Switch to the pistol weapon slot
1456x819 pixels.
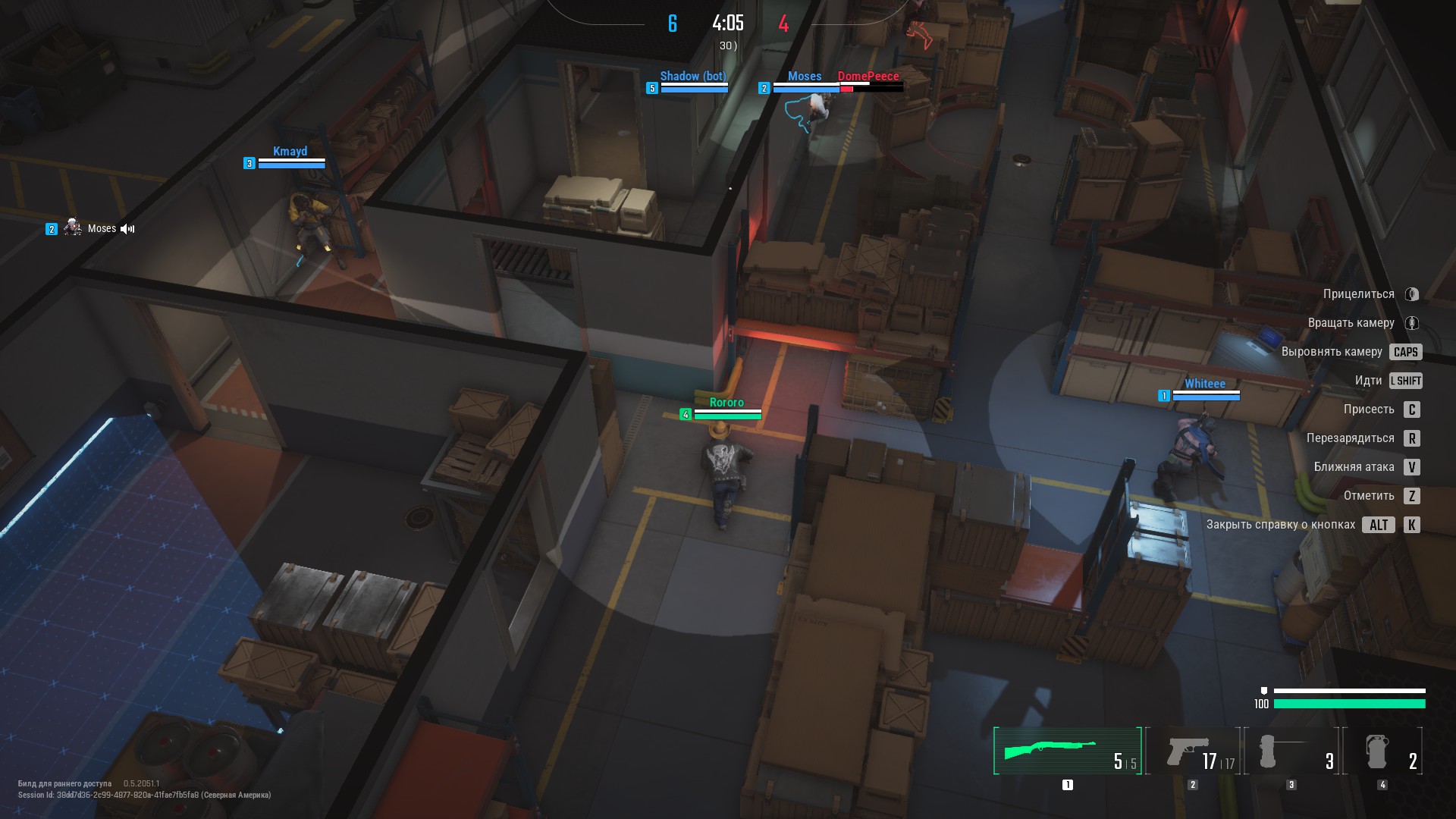click(1193, 751)
